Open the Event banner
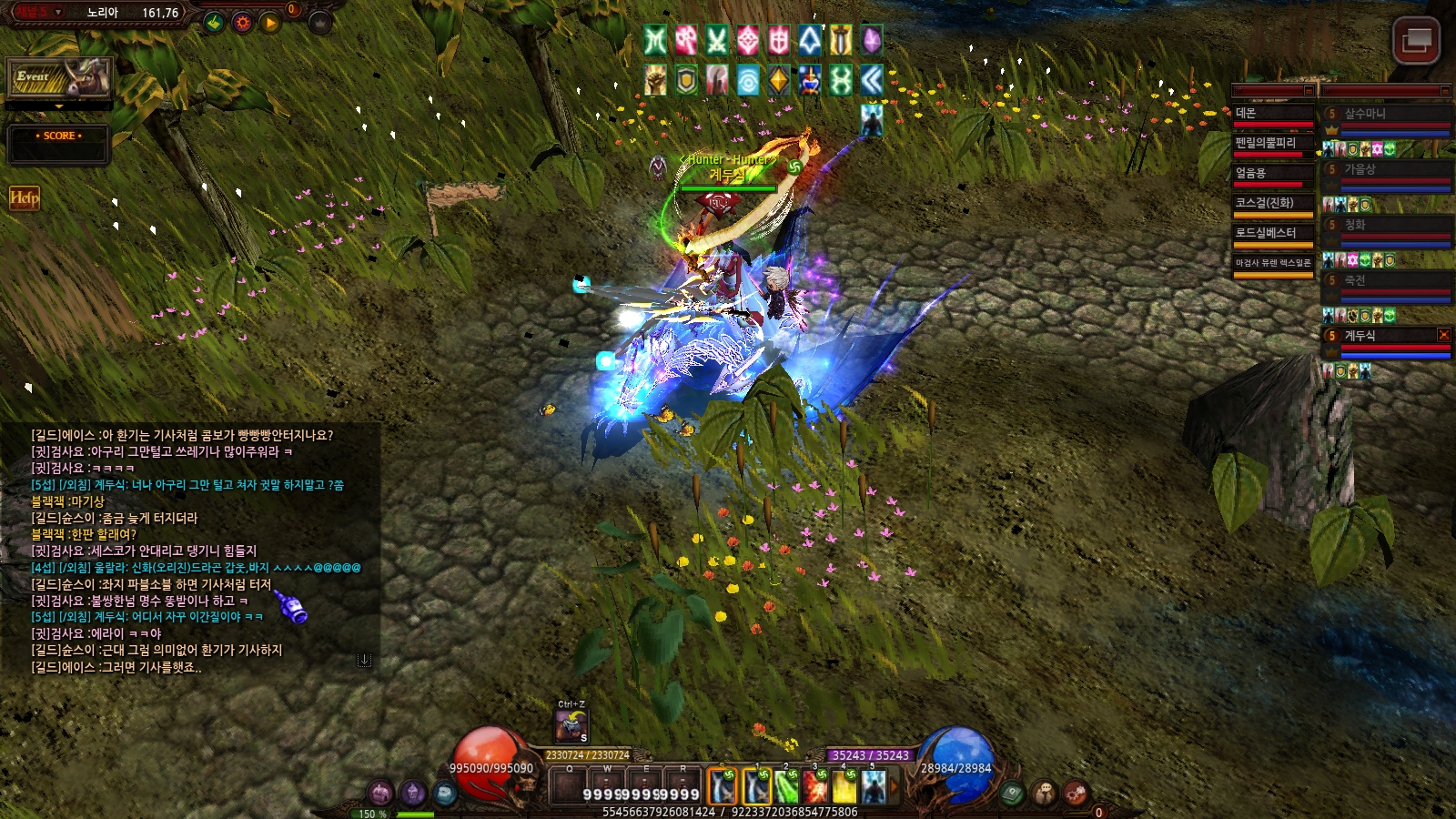The width and height of the screenshot is (1456, 819). click(59, 78)
